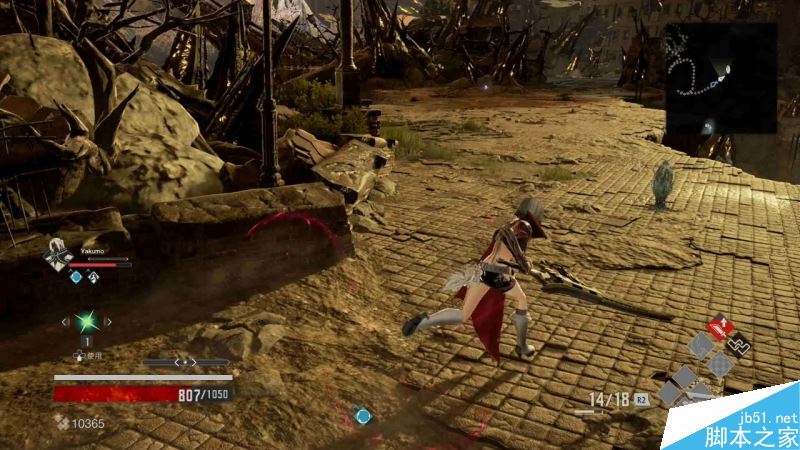
Task: Click the blue diamond companion gift icon
Action: pos(75,277)
